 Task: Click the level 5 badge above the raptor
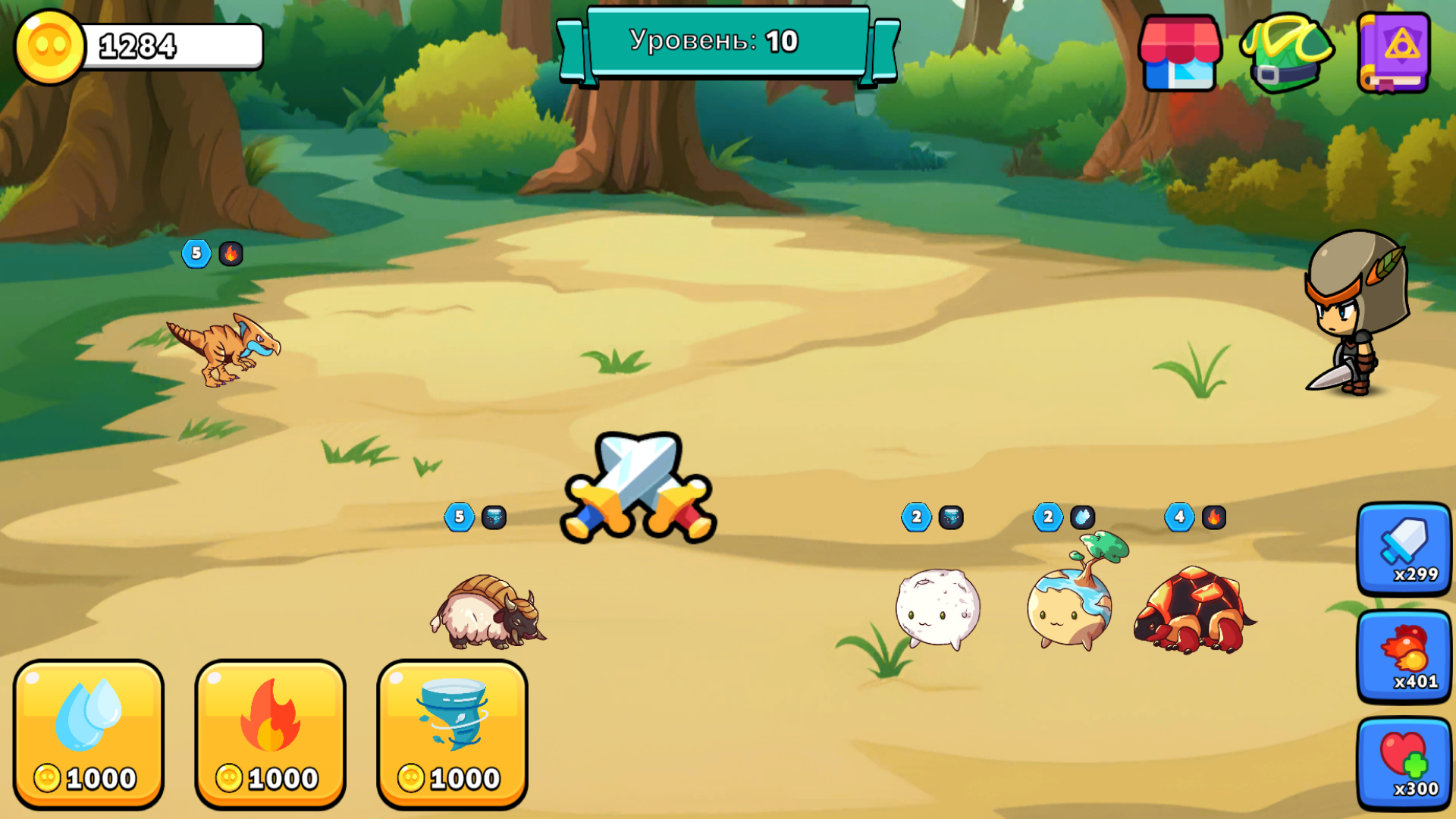point(197,254)
